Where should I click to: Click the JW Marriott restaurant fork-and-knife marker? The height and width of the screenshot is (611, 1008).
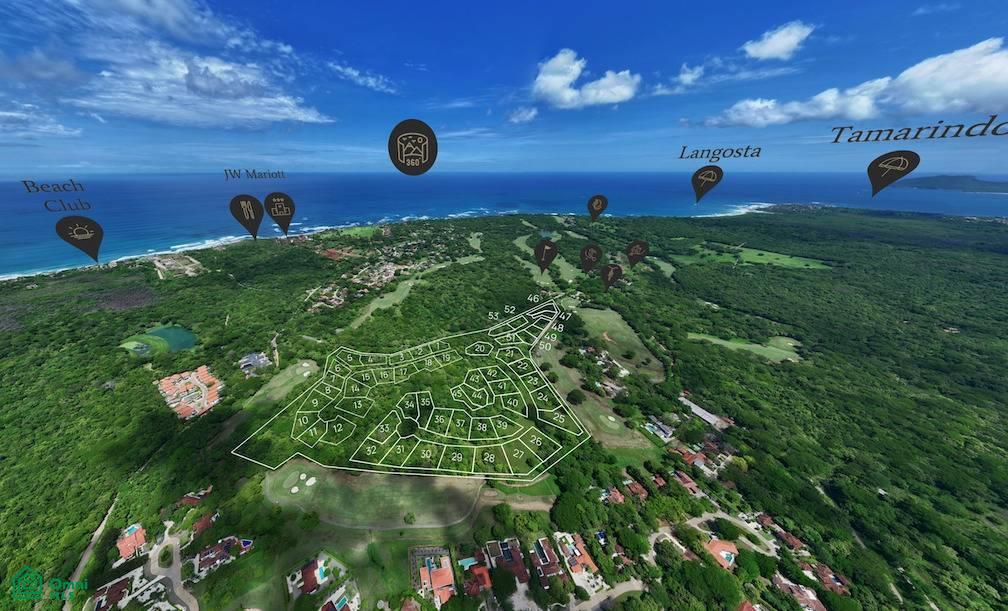pos(246,211)
